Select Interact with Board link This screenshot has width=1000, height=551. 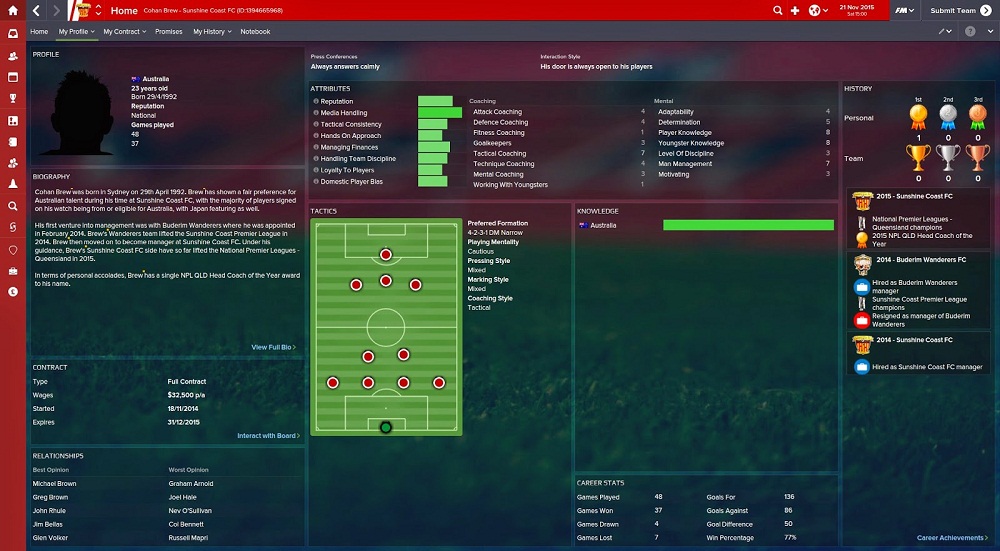click(x=267, y=436)
